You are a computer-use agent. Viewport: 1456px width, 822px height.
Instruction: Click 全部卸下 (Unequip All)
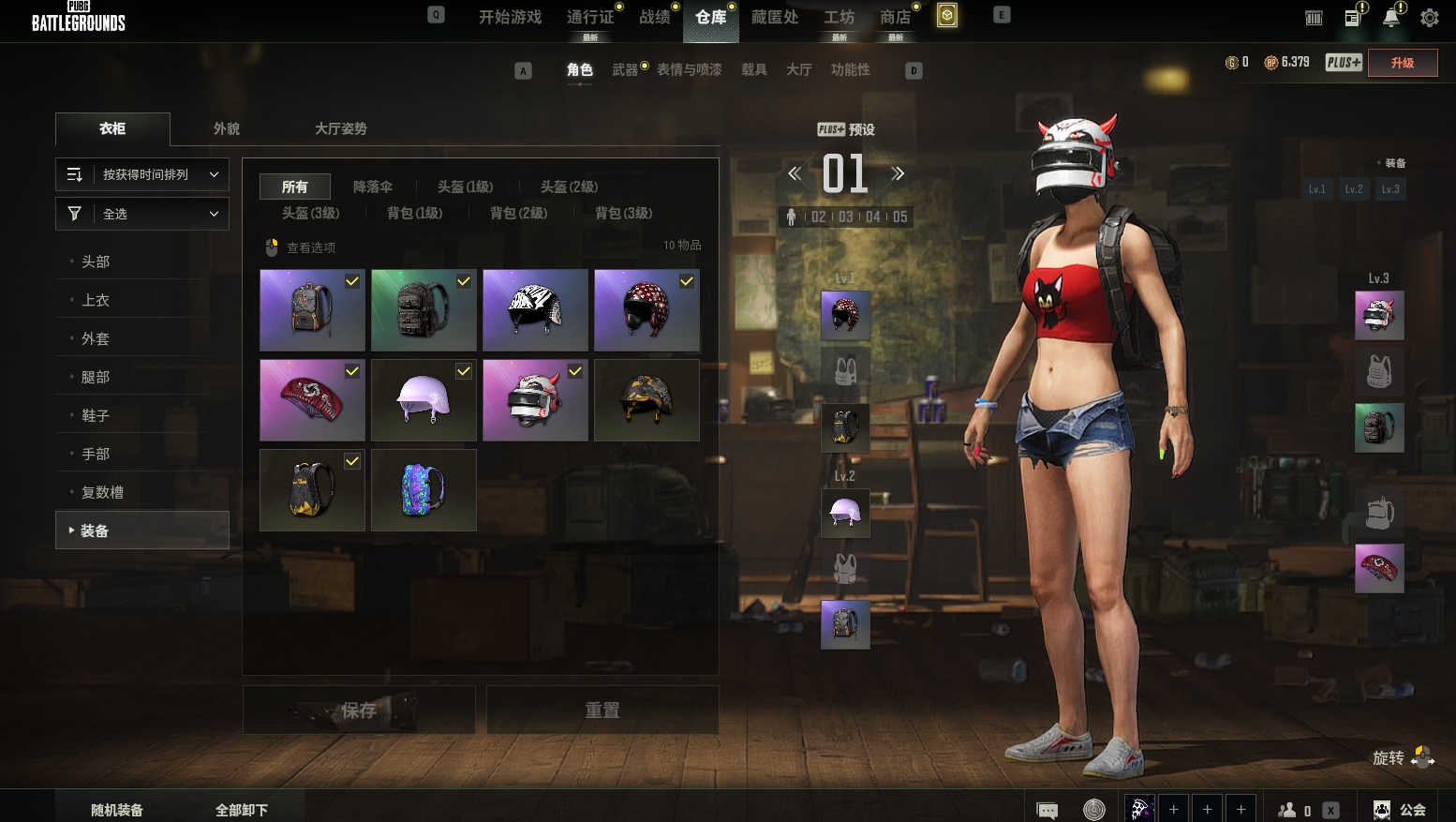coord(242,810)
